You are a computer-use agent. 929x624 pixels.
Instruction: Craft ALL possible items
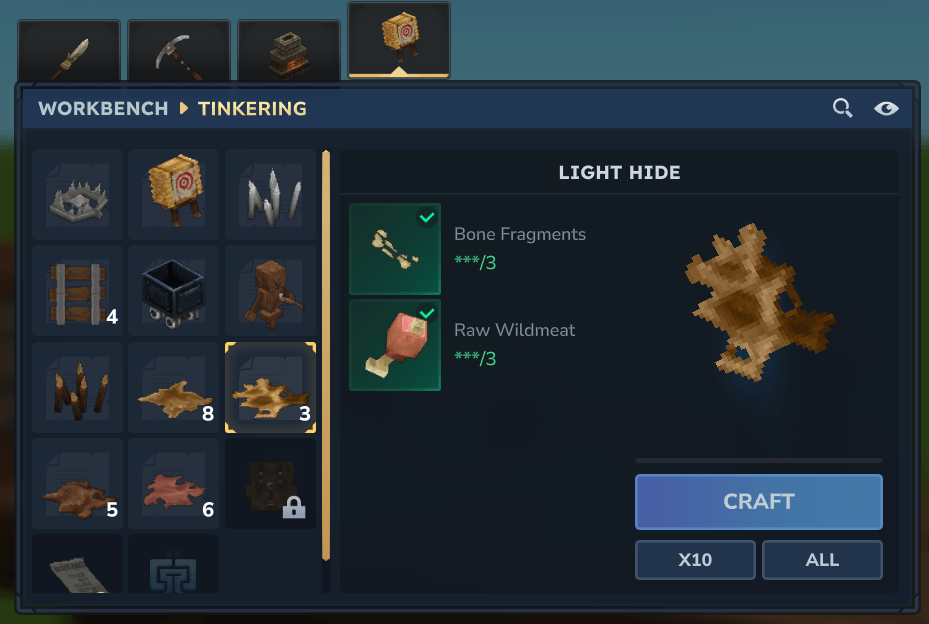coord(822,559)
